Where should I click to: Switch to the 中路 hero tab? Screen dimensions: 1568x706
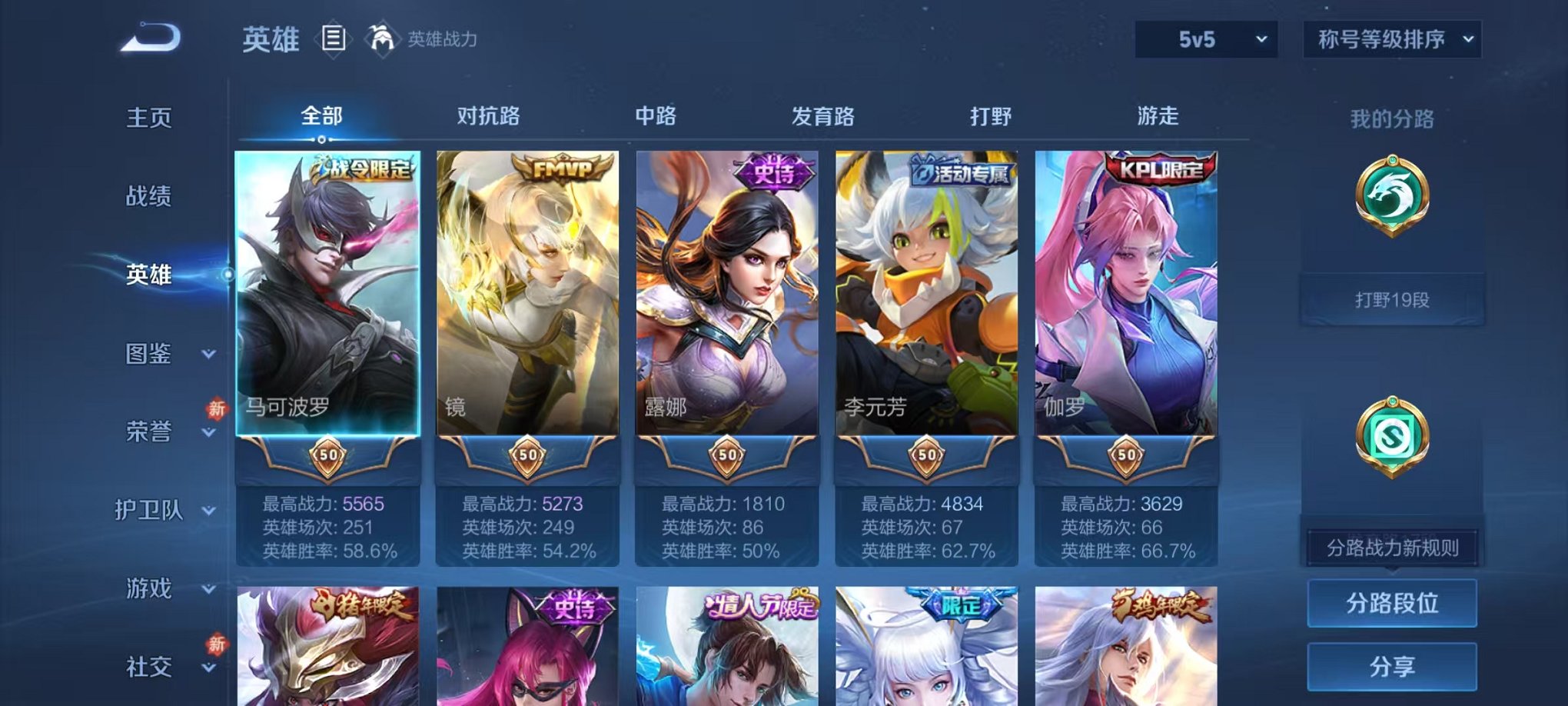click(x=656, y=115)
